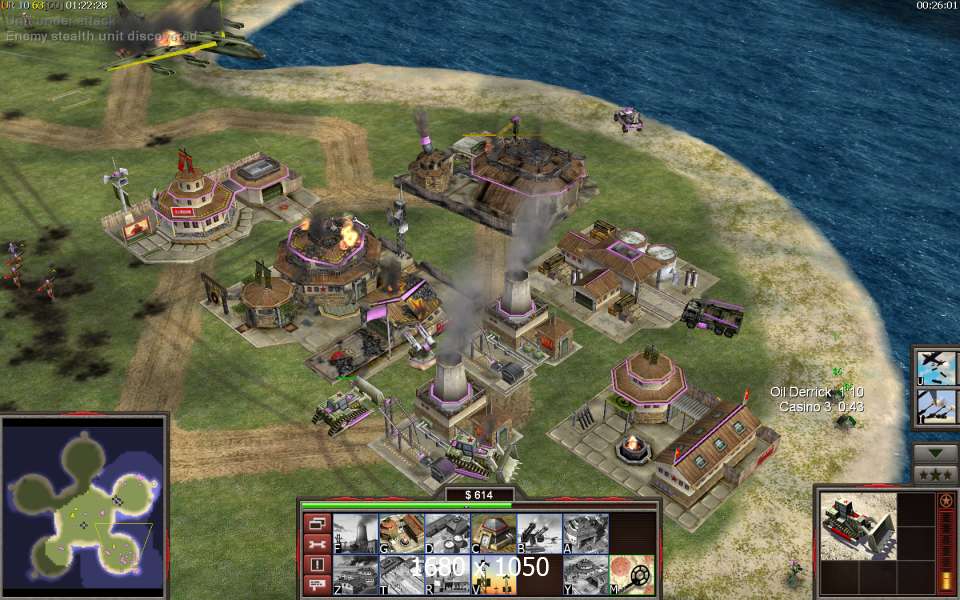
Task: Build a Supply Center from the command bar
Action: pos(447,533)
